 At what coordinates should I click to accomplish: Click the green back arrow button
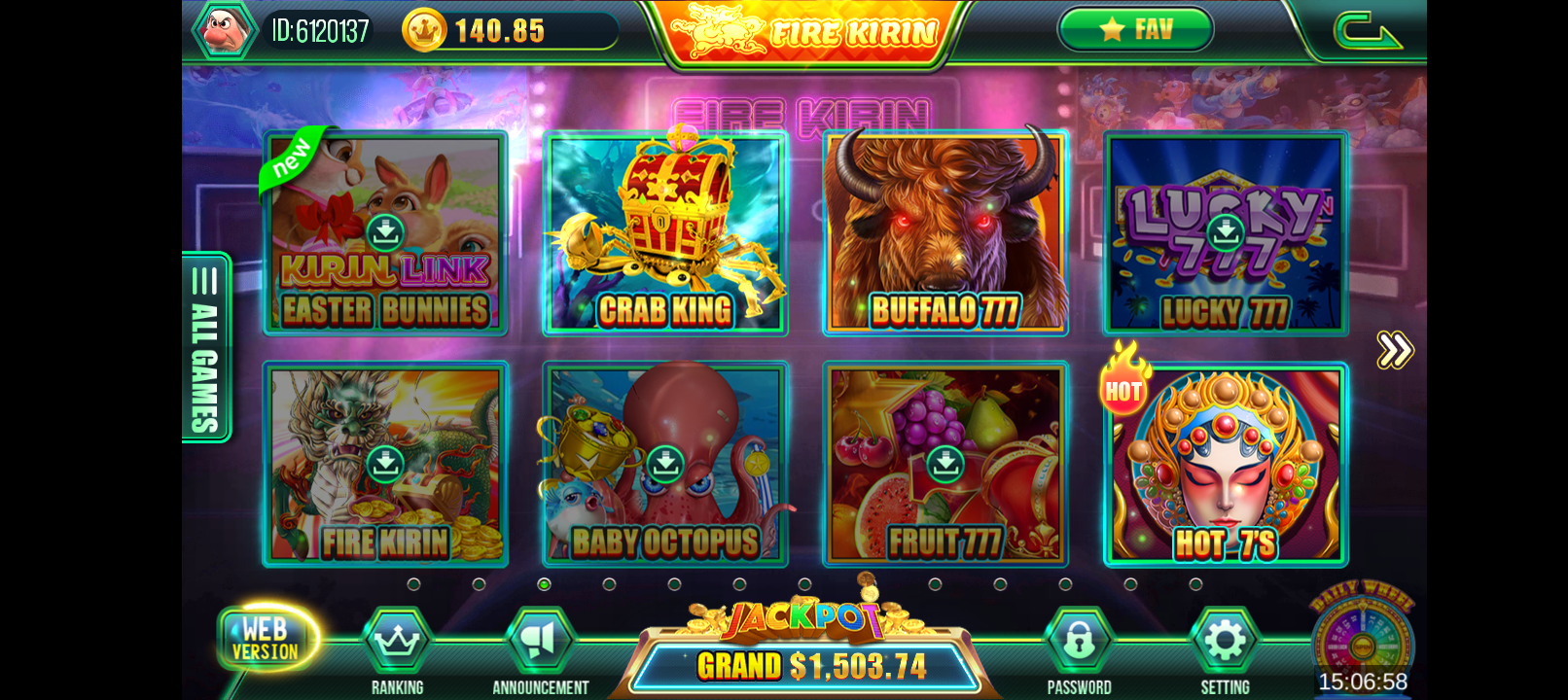1366,30
